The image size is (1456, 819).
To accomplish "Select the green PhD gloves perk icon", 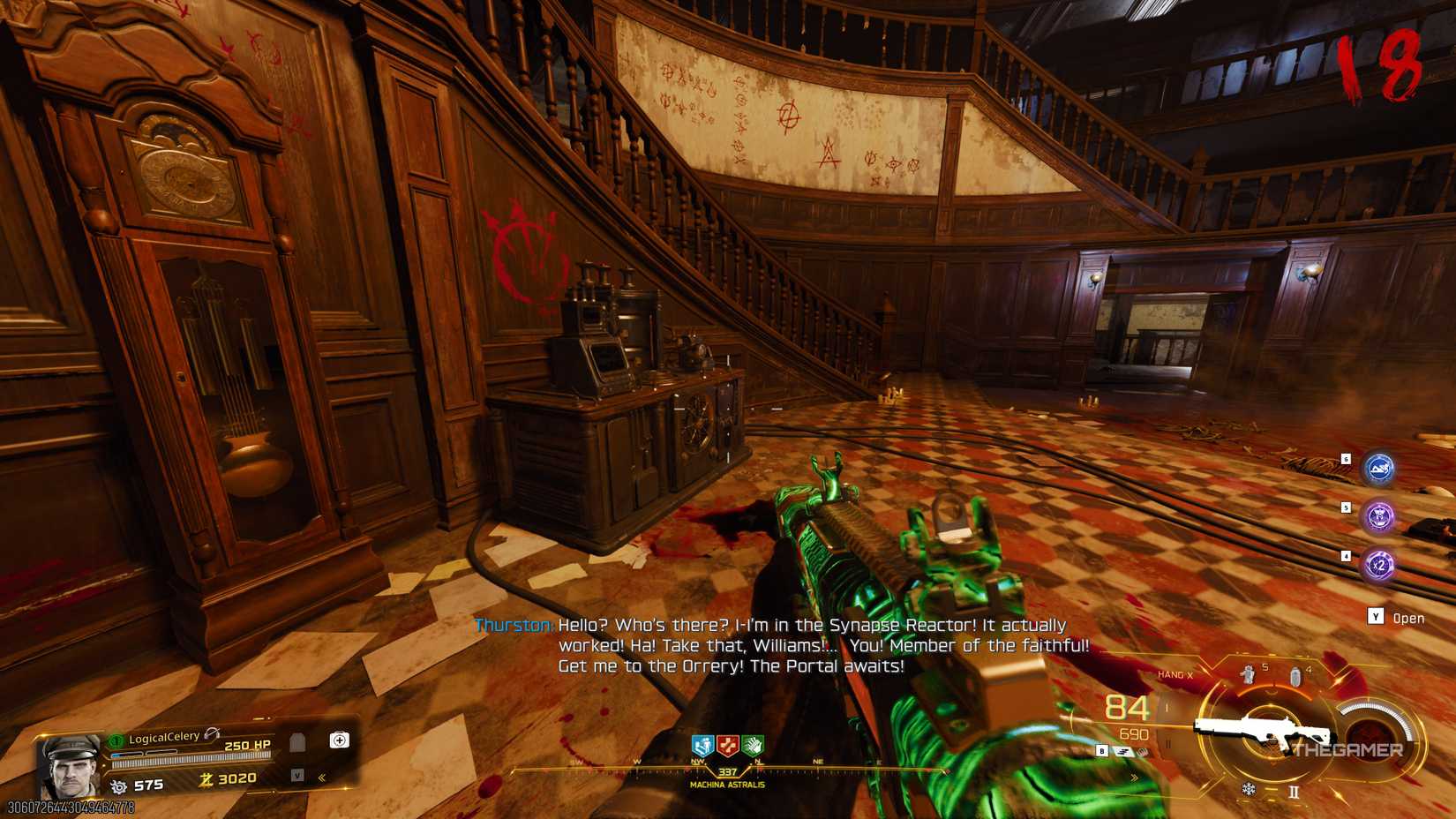I will click(x=752, y=746).
